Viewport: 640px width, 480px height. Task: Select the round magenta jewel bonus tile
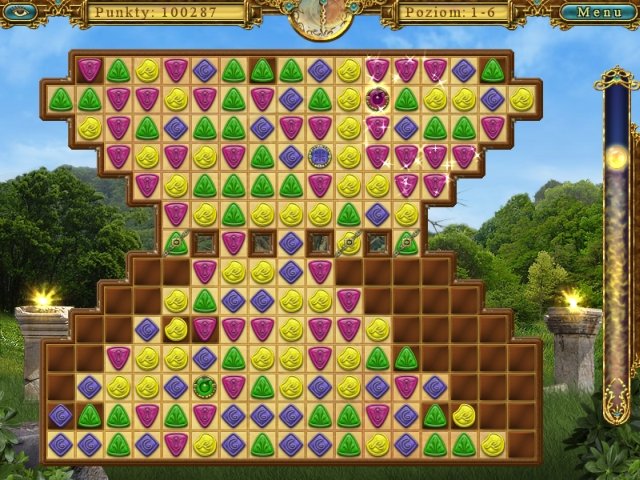tap(377, 99)
